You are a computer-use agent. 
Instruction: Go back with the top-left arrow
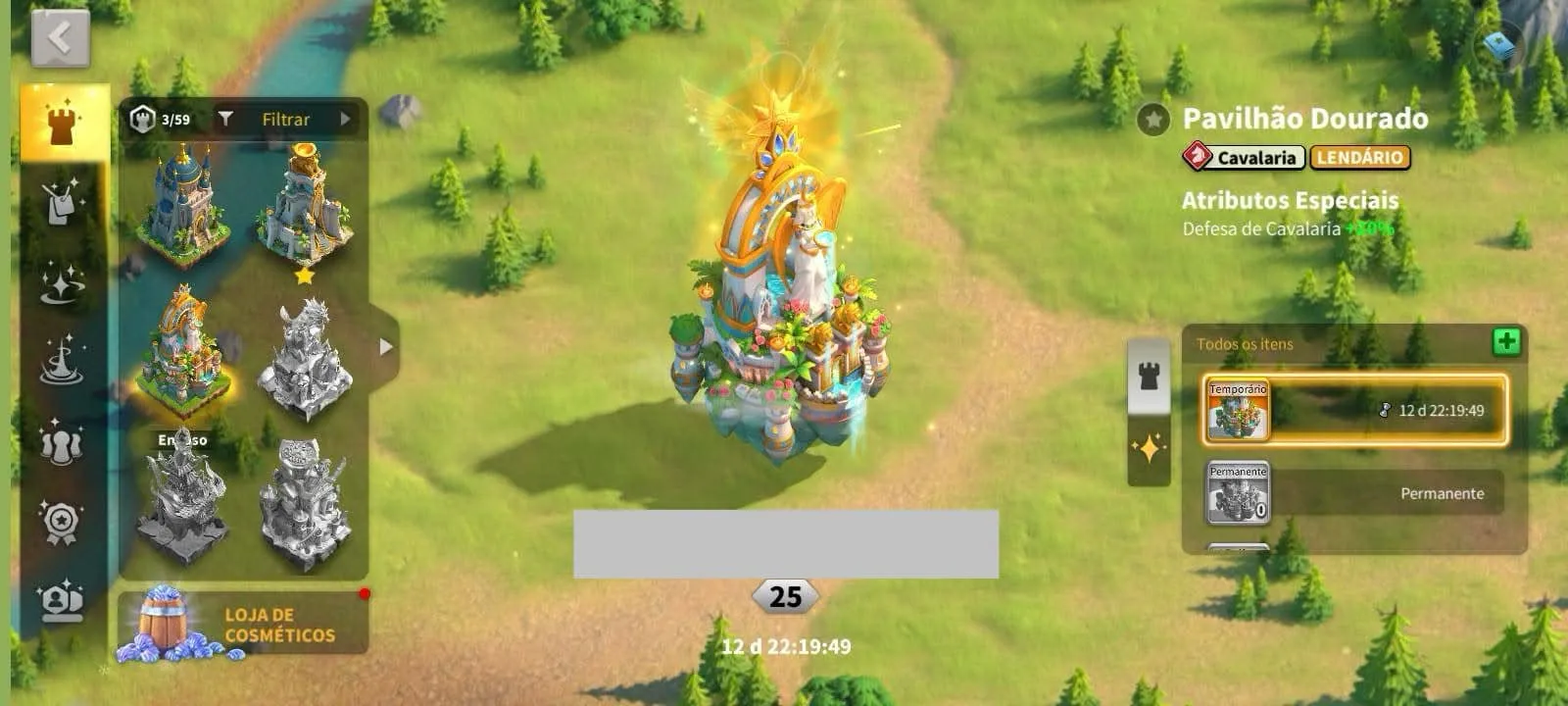point(60,39)
